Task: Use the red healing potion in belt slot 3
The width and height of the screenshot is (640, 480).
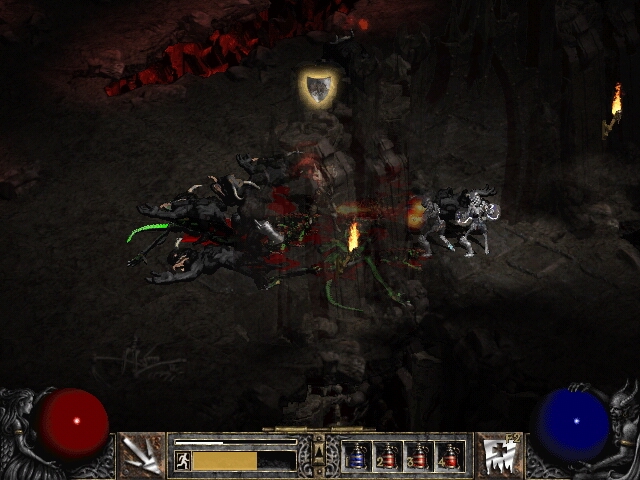Action: coord(419,456)
